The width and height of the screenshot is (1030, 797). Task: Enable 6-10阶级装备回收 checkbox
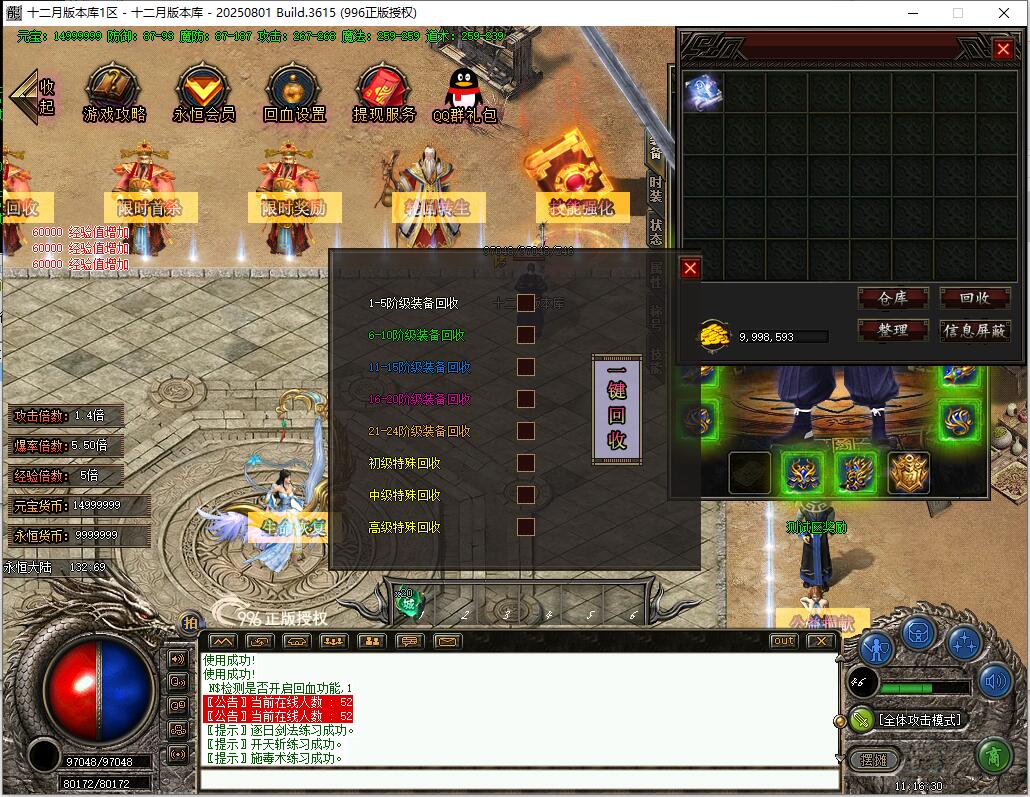[525, 335]
